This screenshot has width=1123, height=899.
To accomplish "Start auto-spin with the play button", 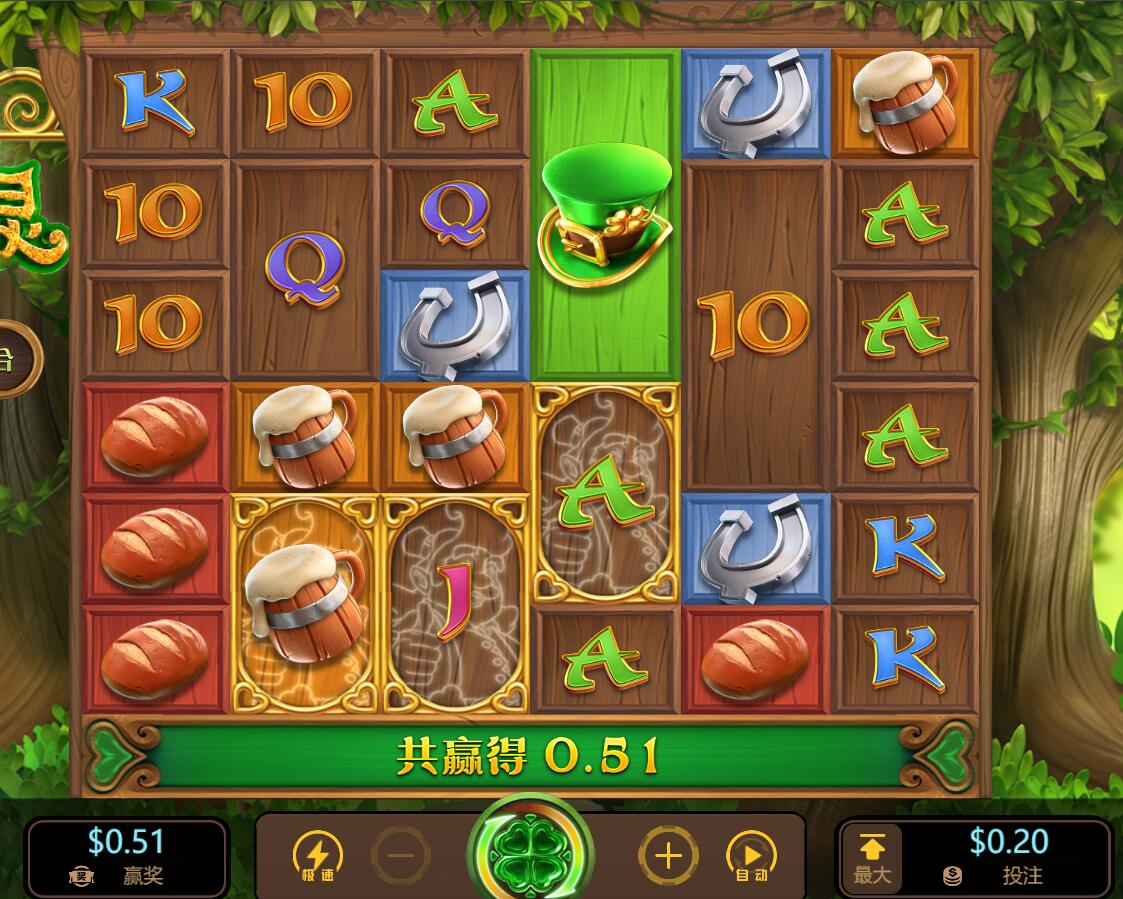I will 751,856.
